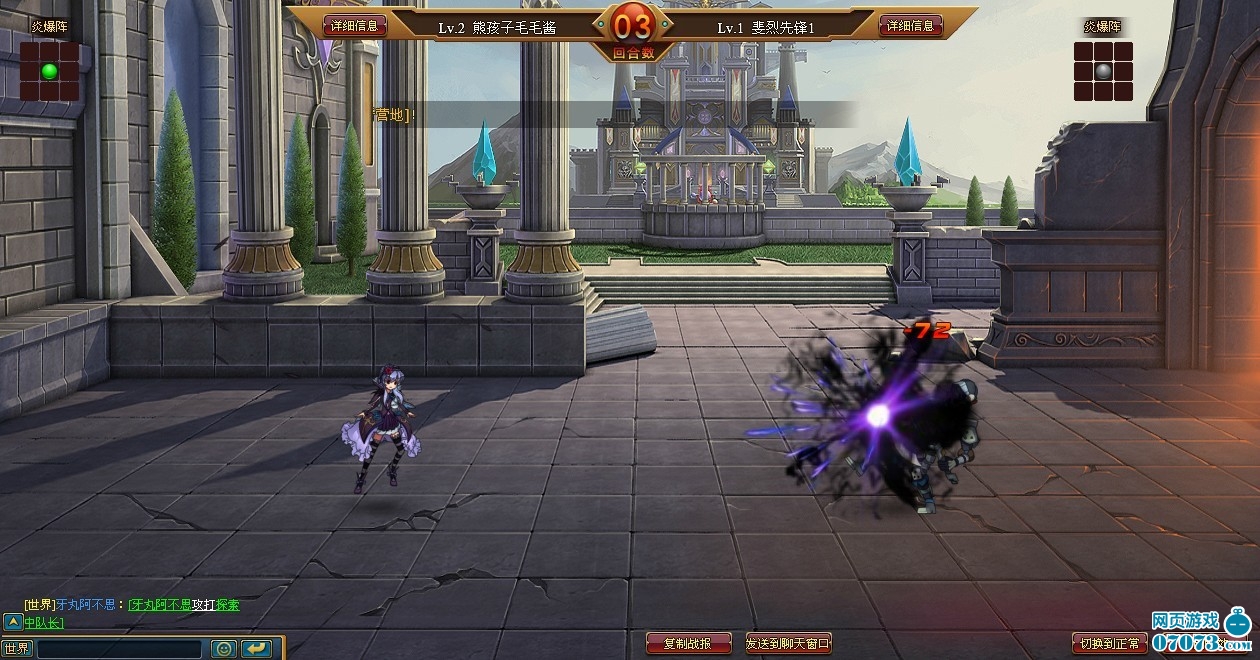Select the green orb in left 炎爆阵 grid

tap(49, 71)
